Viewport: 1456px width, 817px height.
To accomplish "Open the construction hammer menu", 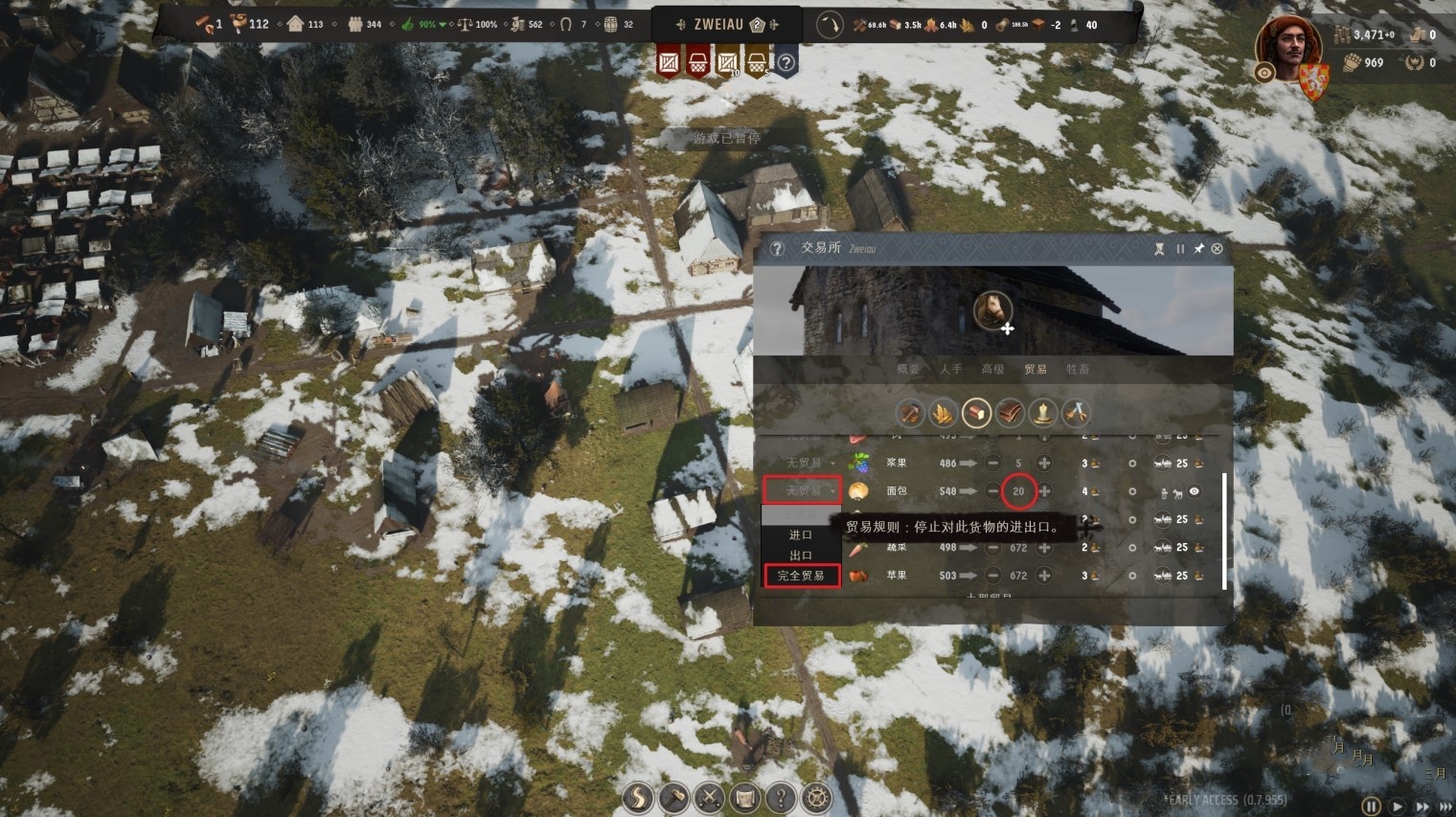I will click(673, 798).
